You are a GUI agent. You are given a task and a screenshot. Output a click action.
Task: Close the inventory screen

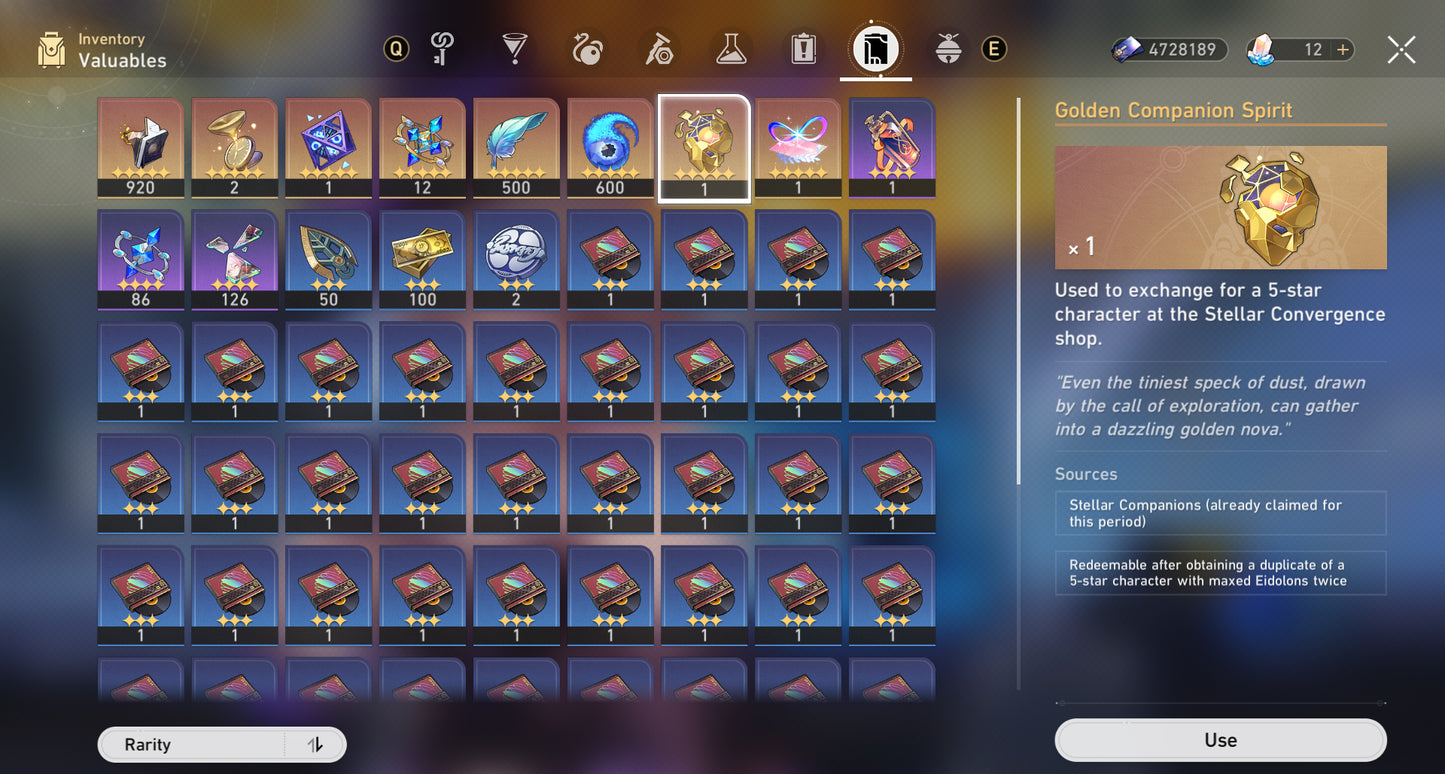[x=1401, y=49]
